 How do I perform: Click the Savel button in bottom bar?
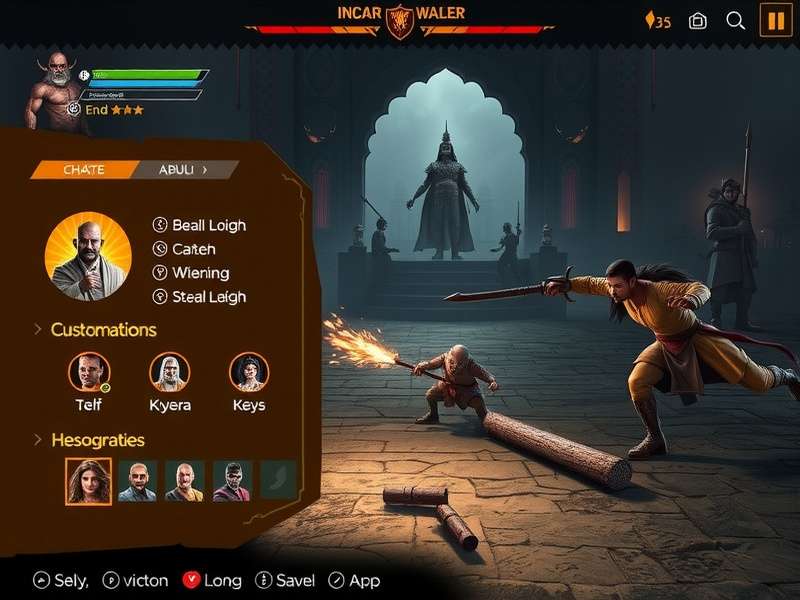tap(285, 580)
